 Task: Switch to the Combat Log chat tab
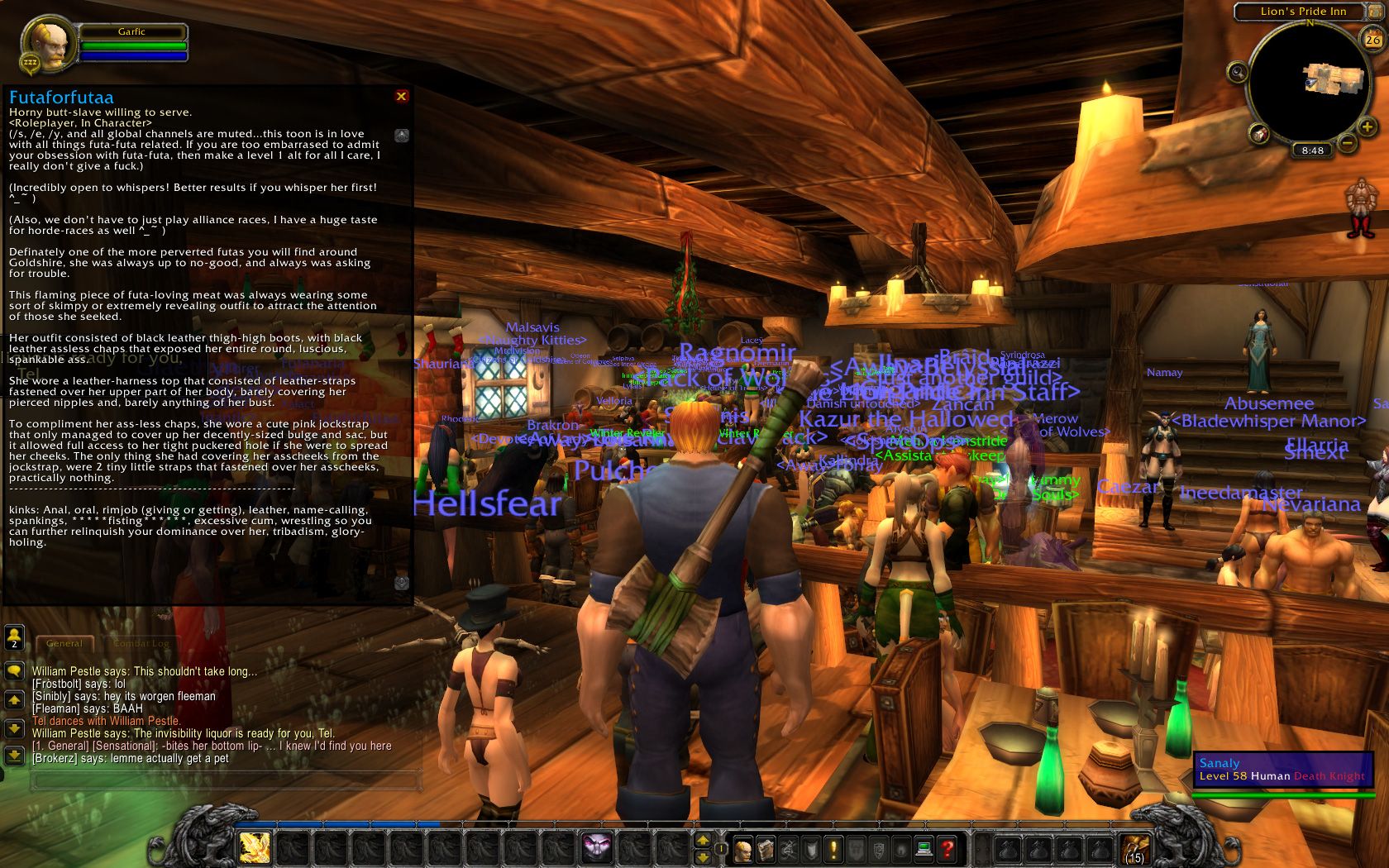coord(141,643)
